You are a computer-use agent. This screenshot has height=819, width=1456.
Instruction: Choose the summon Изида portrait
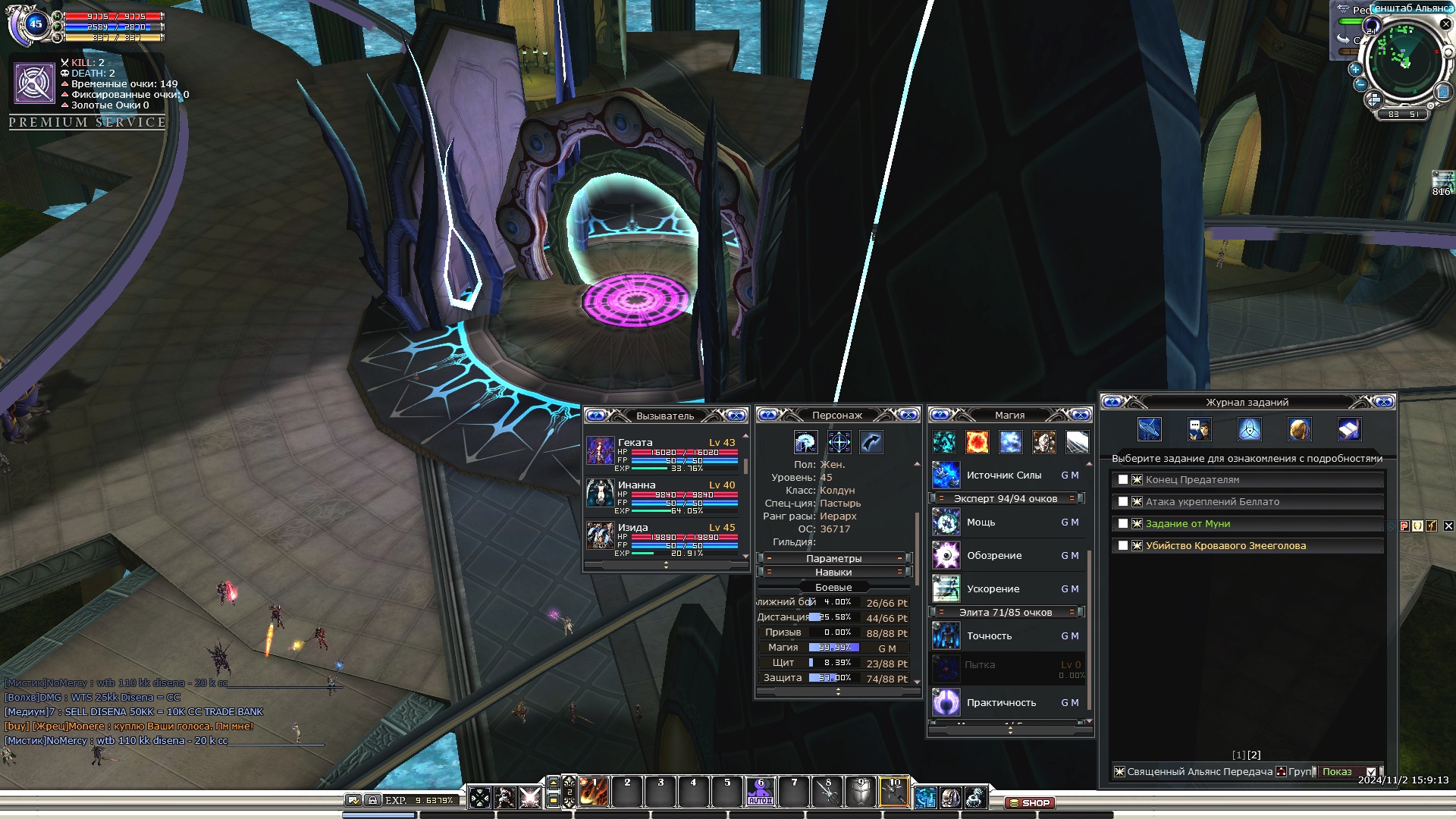pos(600,536)
